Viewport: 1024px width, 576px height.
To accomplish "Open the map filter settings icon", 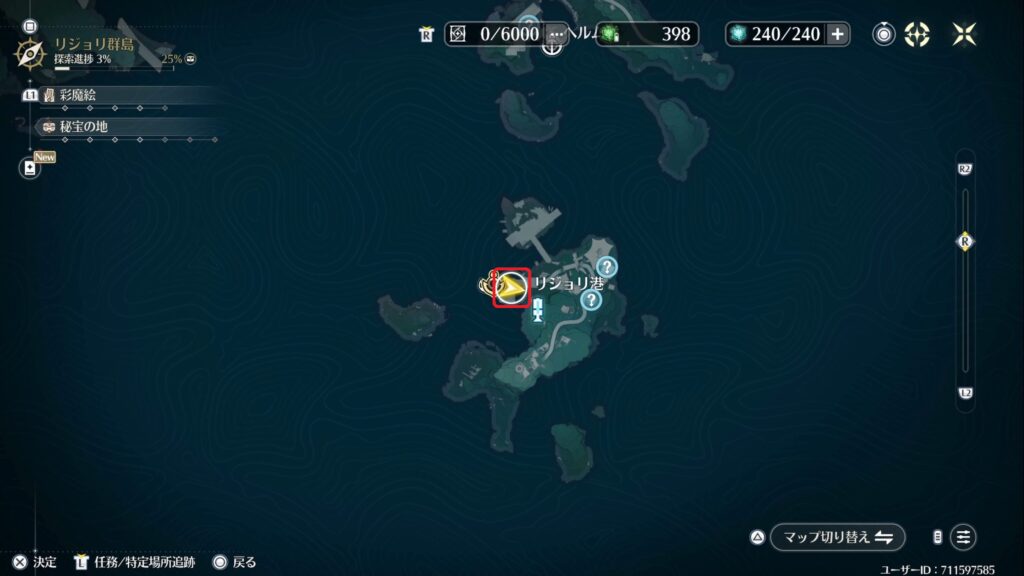I will tap(962, 537).
